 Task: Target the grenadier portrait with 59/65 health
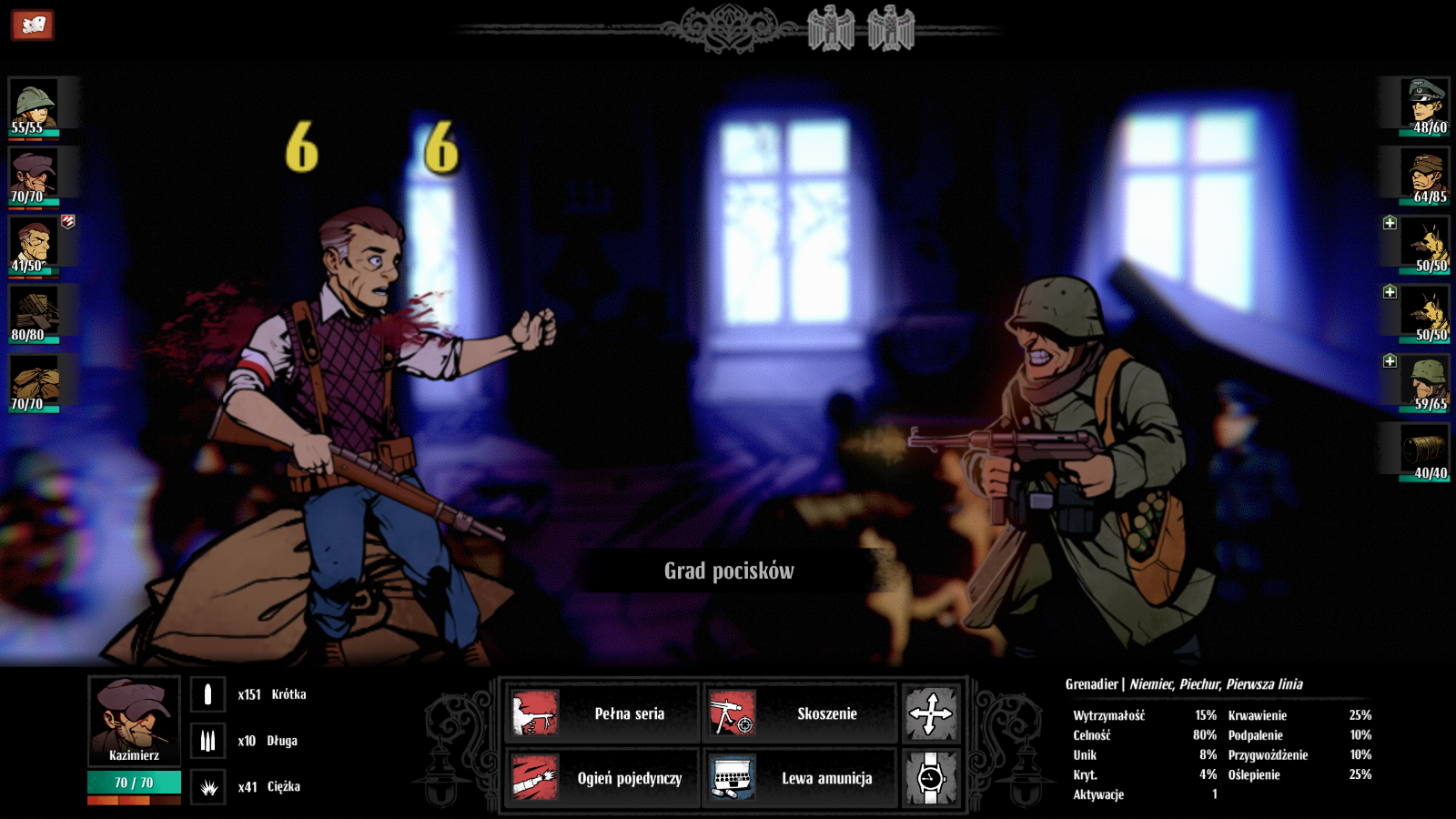click(x=1425, y=382)
